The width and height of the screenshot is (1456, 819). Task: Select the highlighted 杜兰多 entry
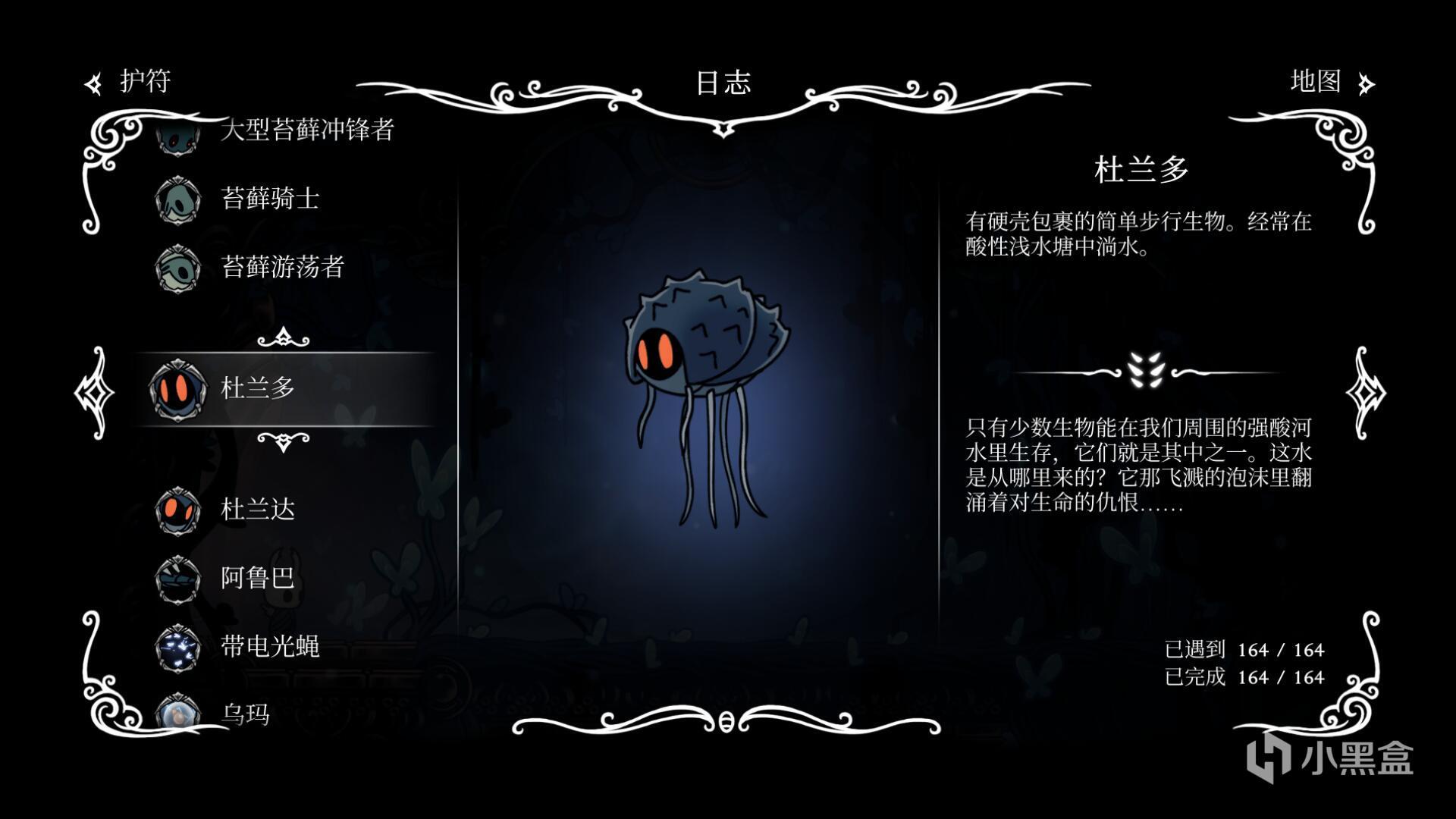[258, 388]
